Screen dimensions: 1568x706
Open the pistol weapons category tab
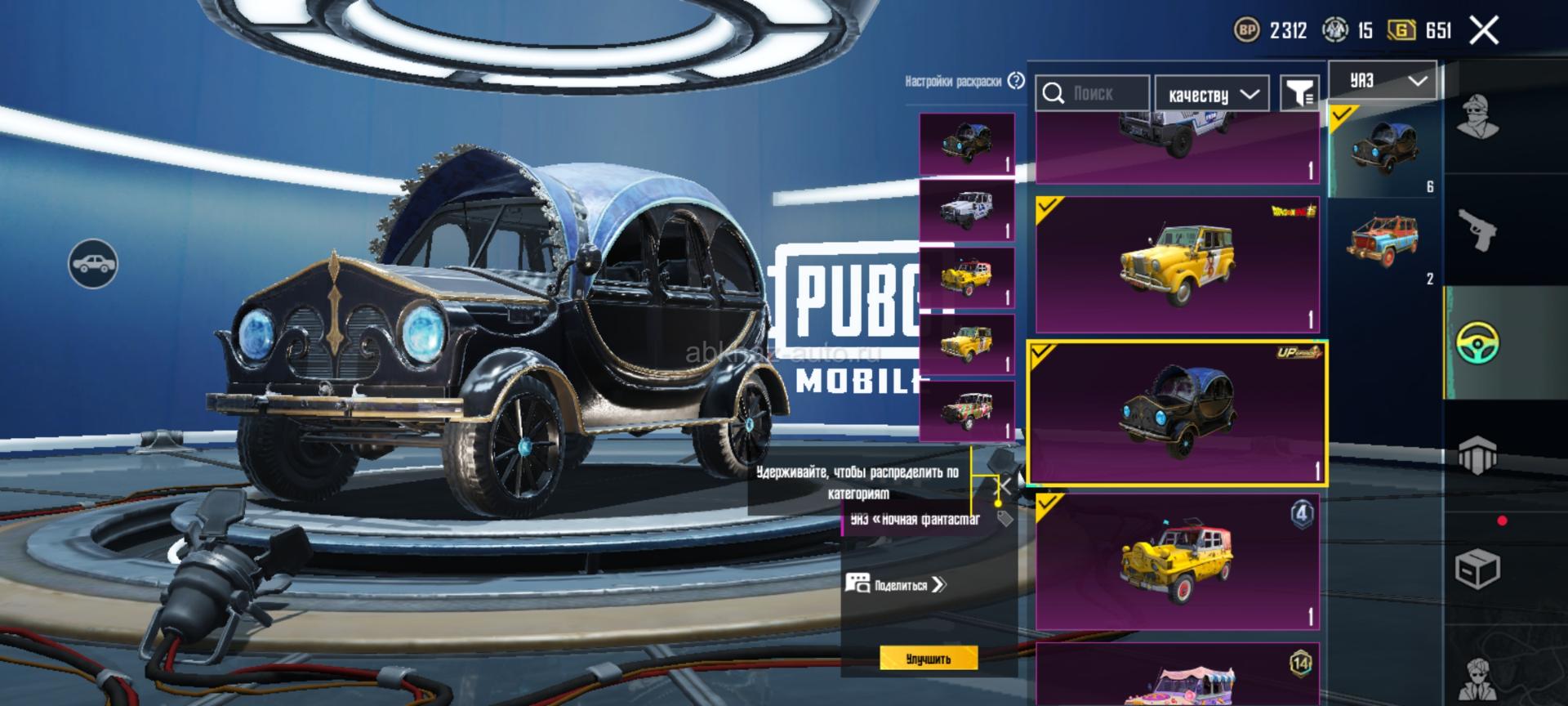tap(1477, 230)
